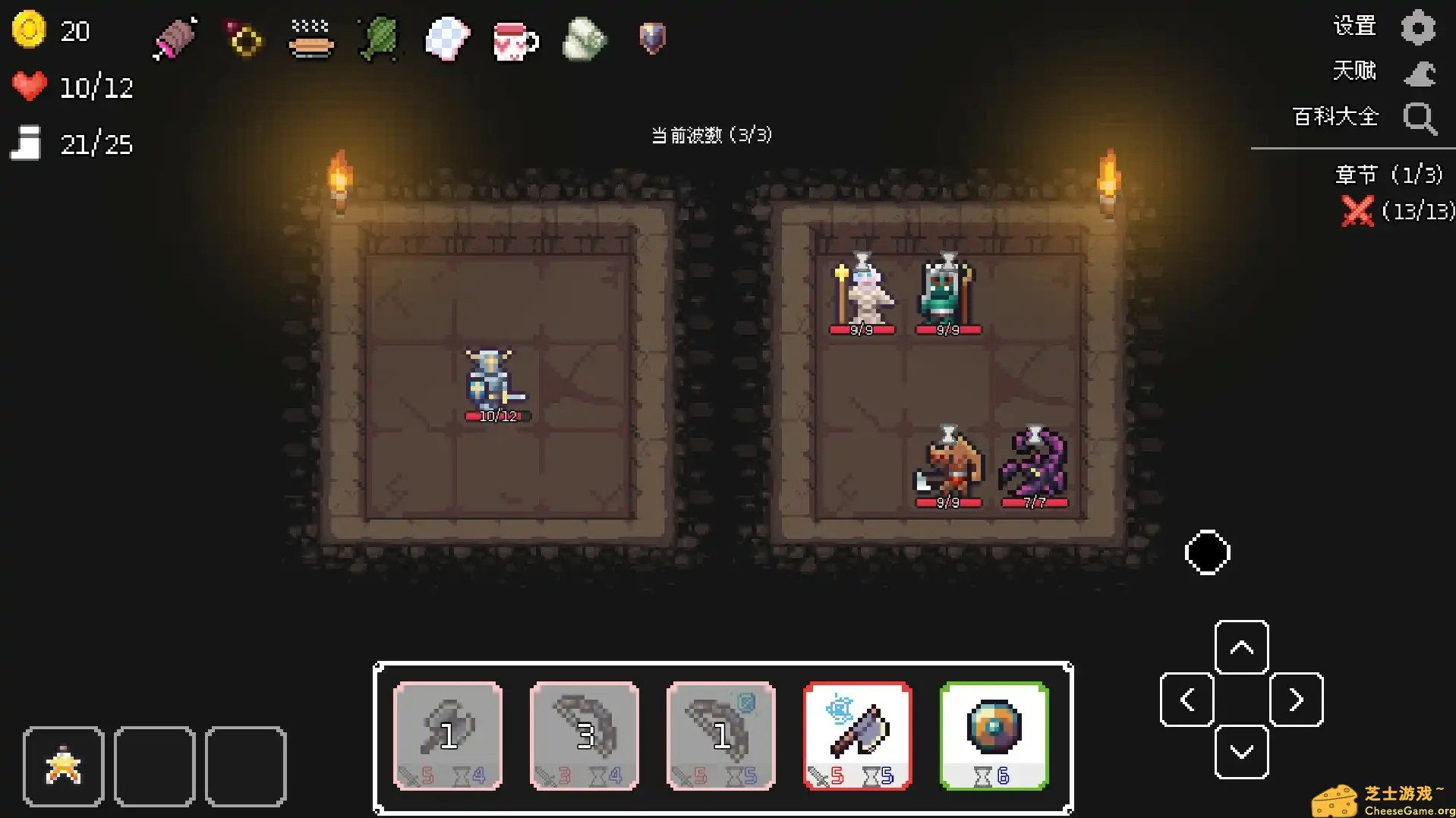This screenshot has width=1456, height=818.
Task: Click the hero's 10/12 health bar
Action: (497, 416)
